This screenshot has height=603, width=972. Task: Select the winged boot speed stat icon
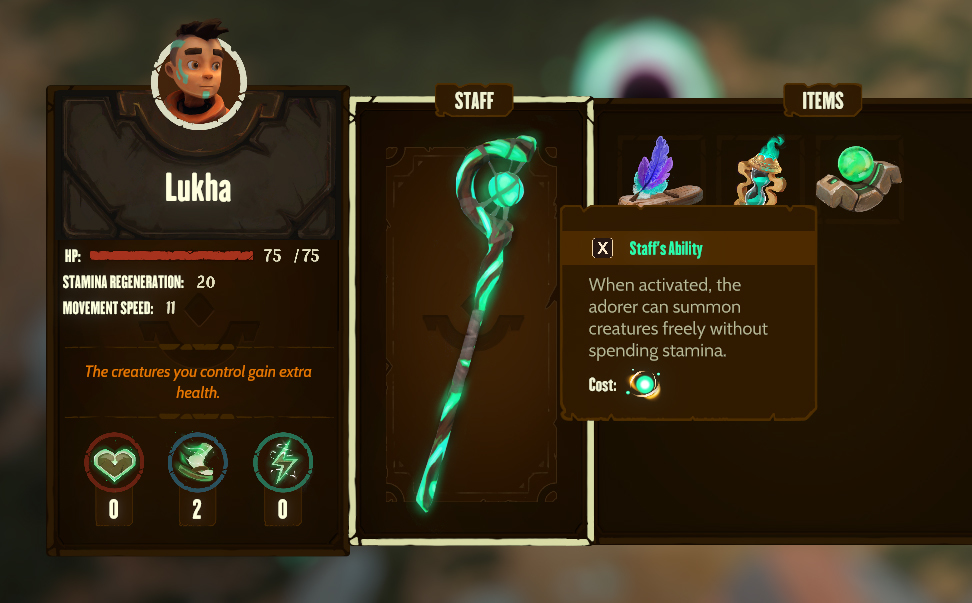(197, 462)
